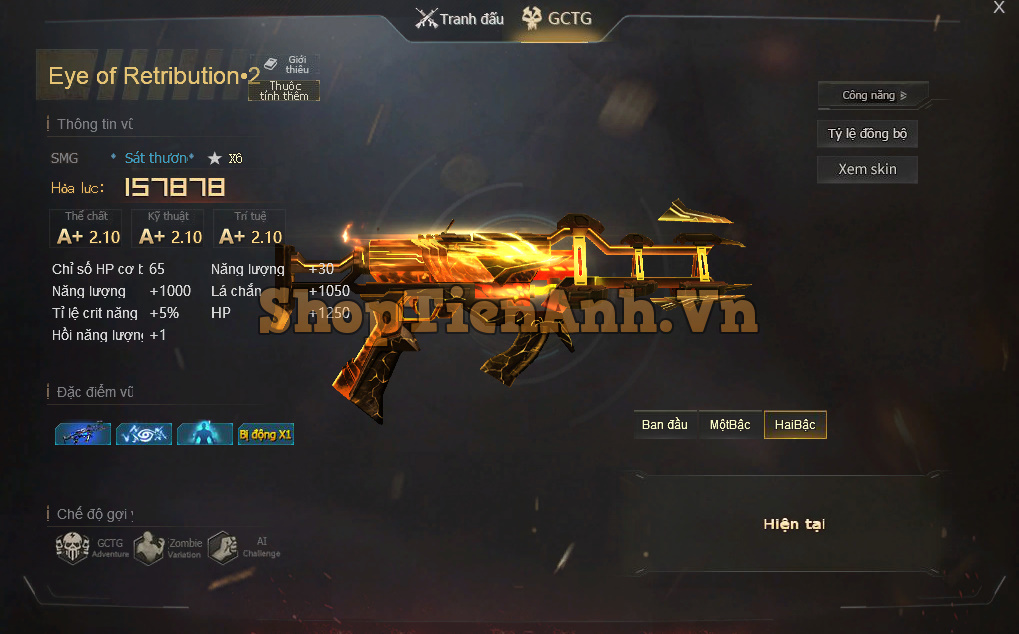Switch to the MộtBậc tier
This screenshot has width=1019, height=634.
(x=730, y=425)
